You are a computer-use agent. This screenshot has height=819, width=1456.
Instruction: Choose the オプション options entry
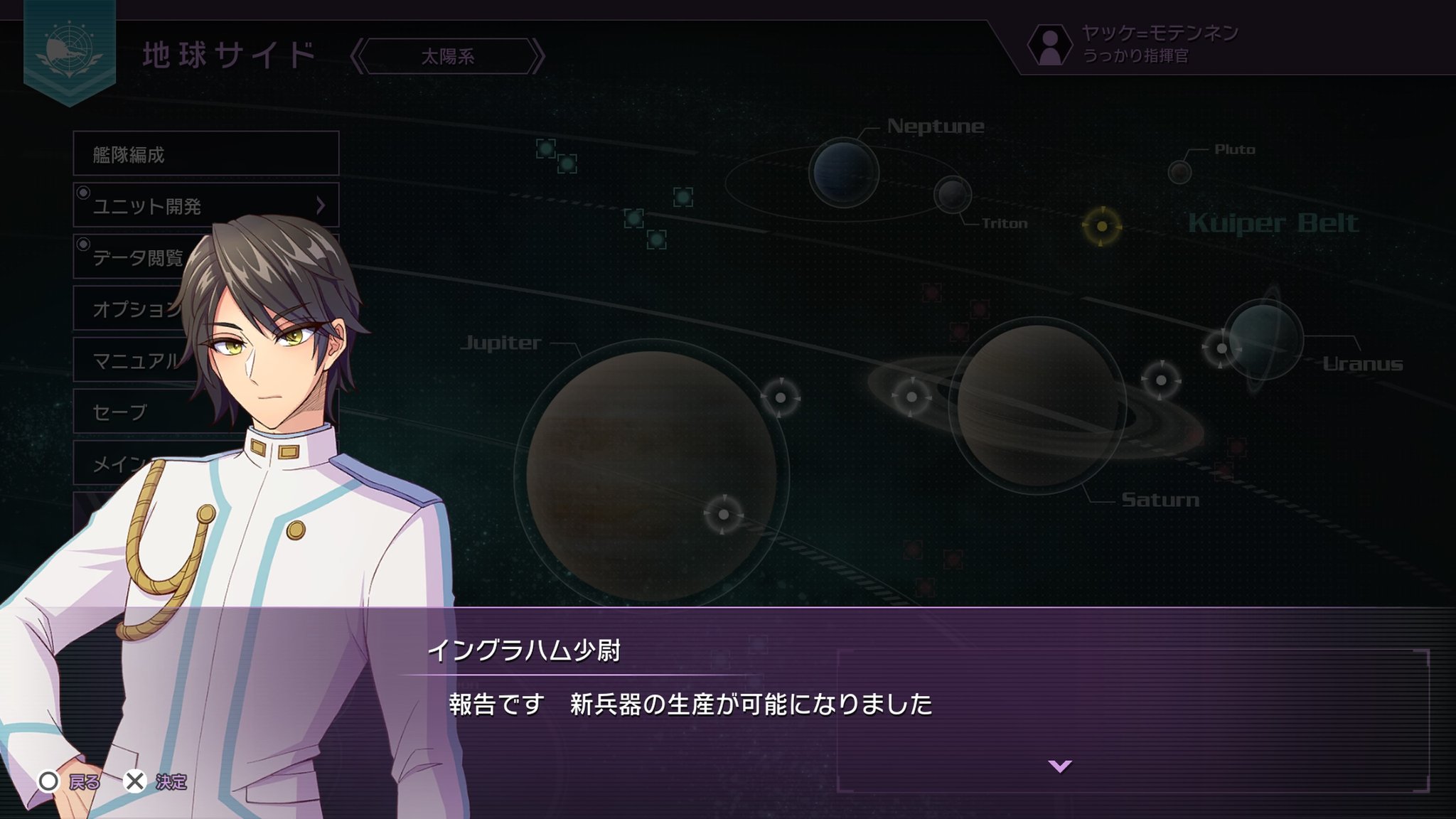(132, 309)
